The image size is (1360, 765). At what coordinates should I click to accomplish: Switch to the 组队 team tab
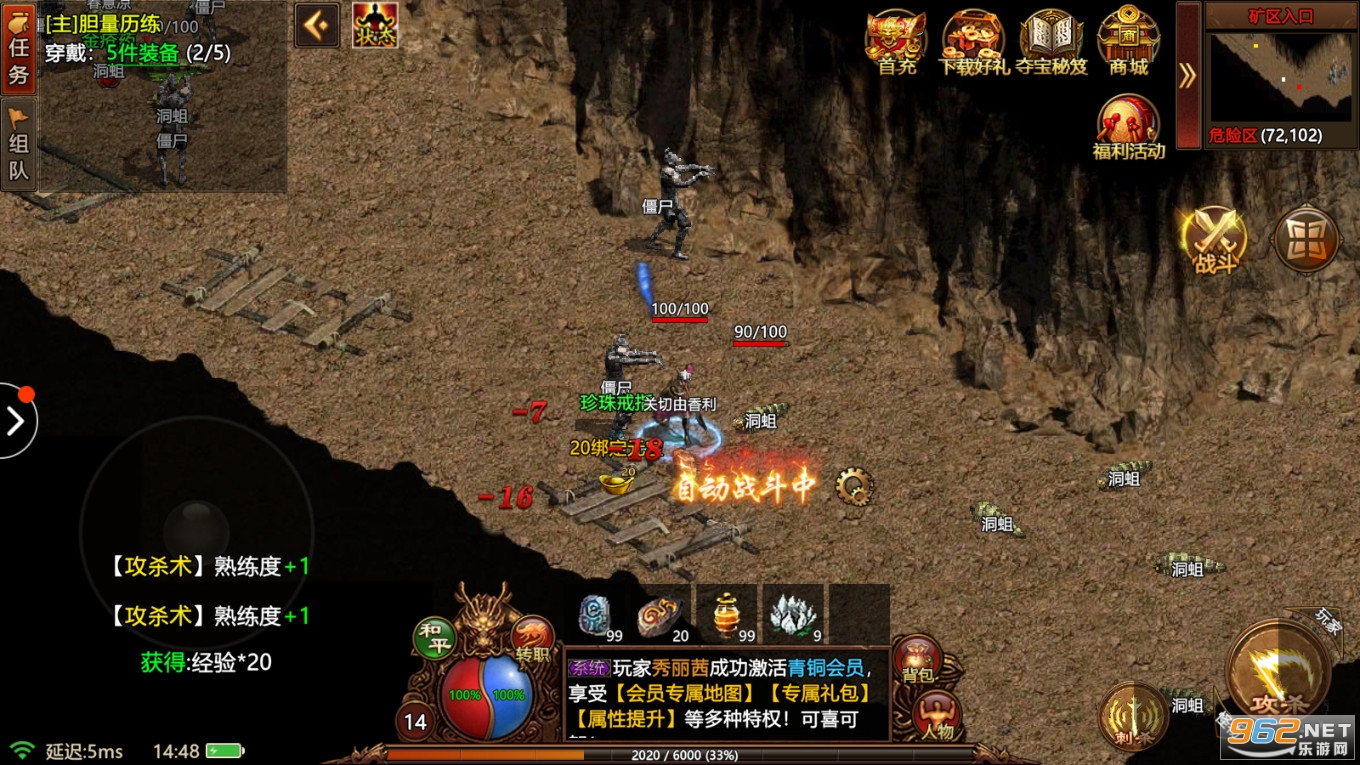(x=19, y=145)
